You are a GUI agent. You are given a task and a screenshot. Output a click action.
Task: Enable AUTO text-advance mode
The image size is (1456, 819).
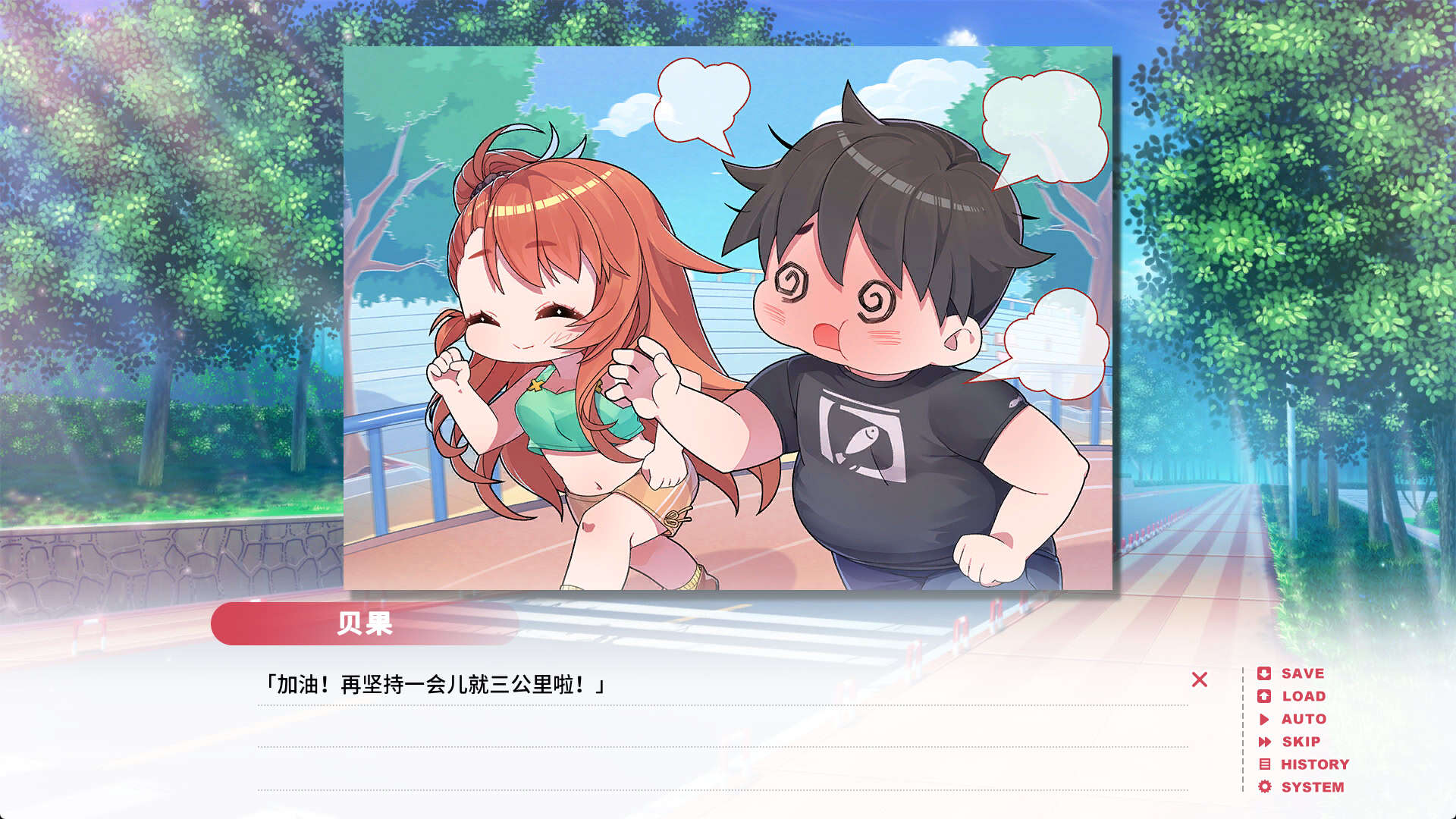click(1301, 719)
